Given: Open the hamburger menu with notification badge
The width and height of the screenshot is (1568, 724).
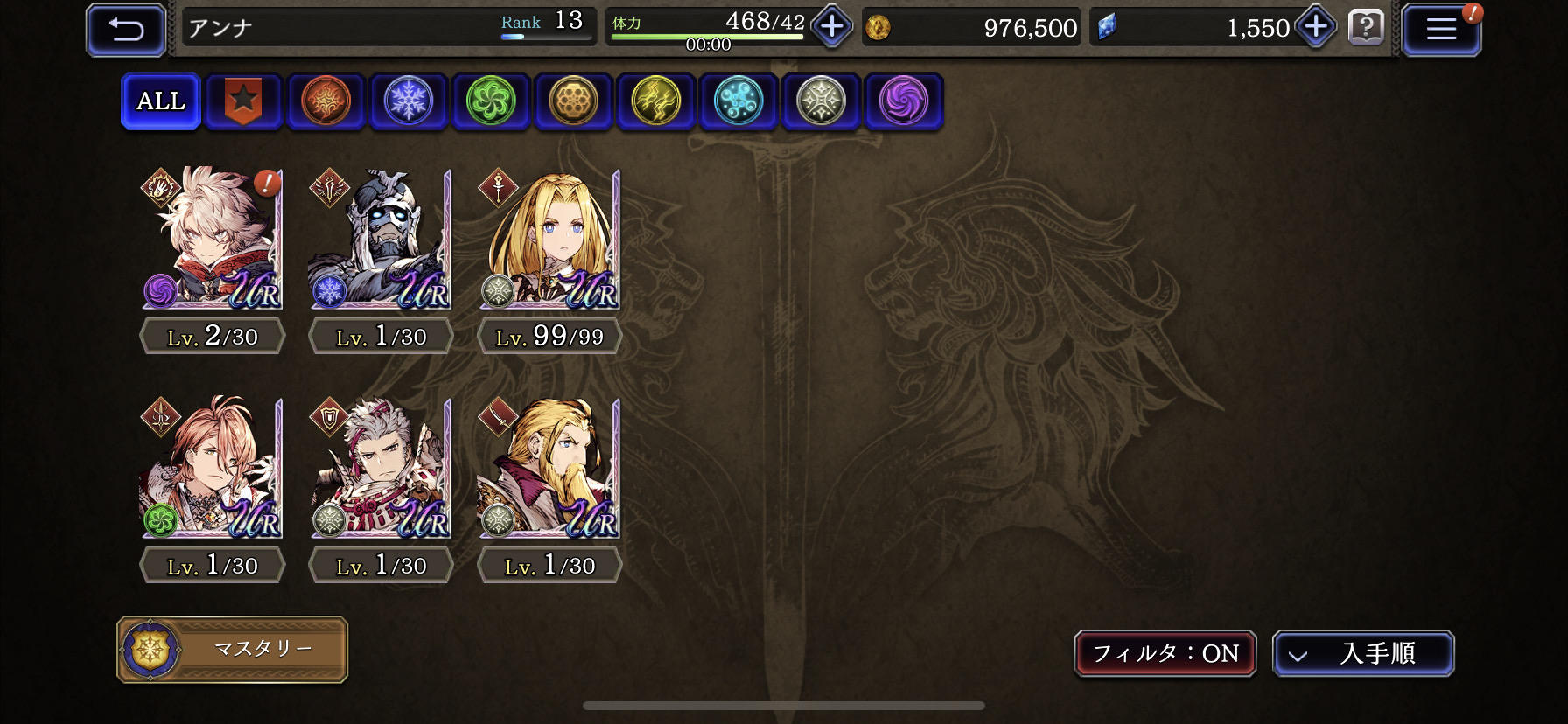Looking at the screenshot, I should click(x=1441, y=27).
